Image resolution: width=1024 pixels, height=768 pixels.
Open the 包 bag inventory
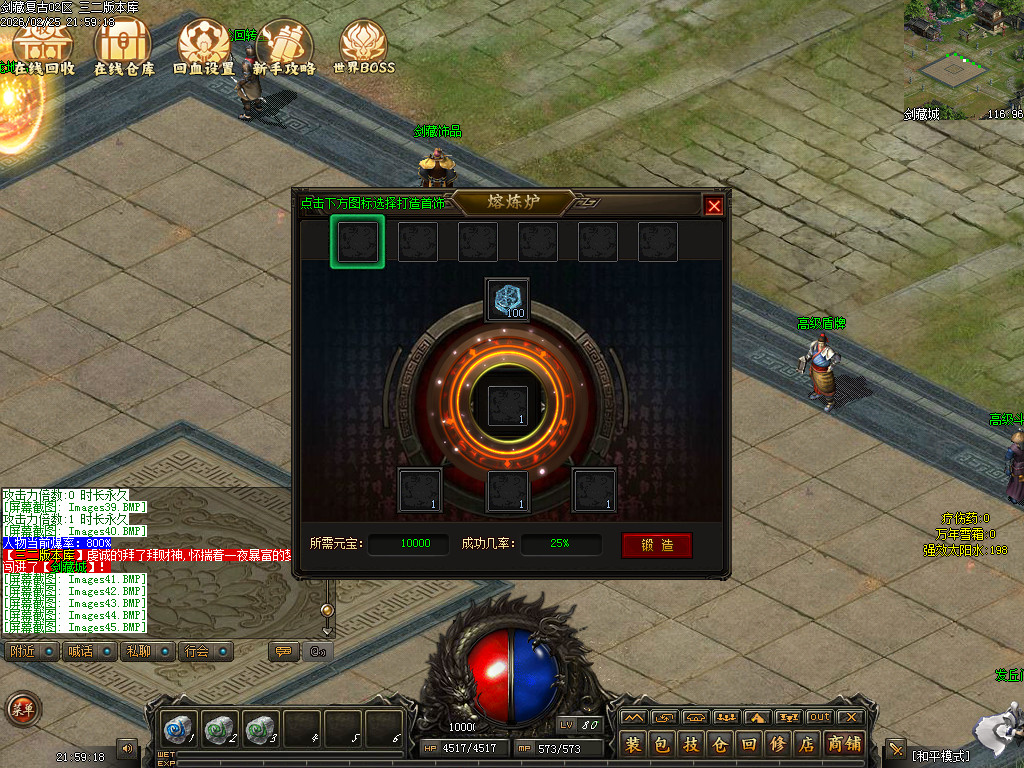pos(661,744)
